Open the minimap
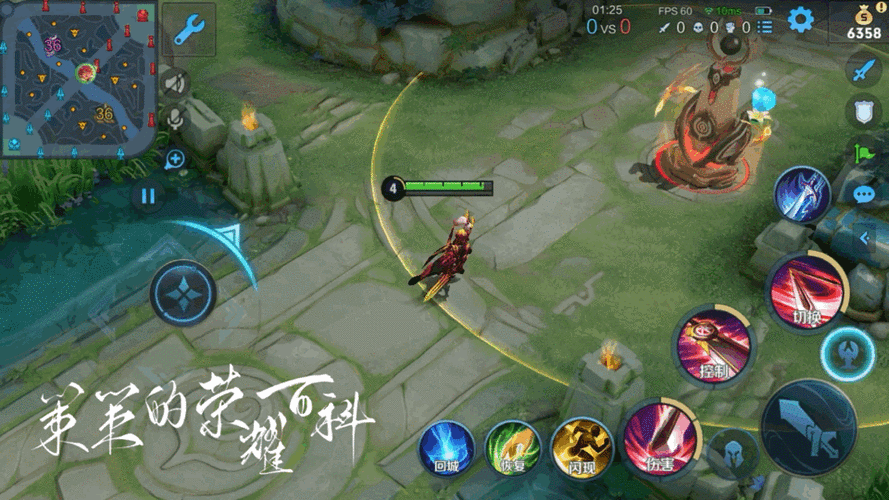 (78, 78)
